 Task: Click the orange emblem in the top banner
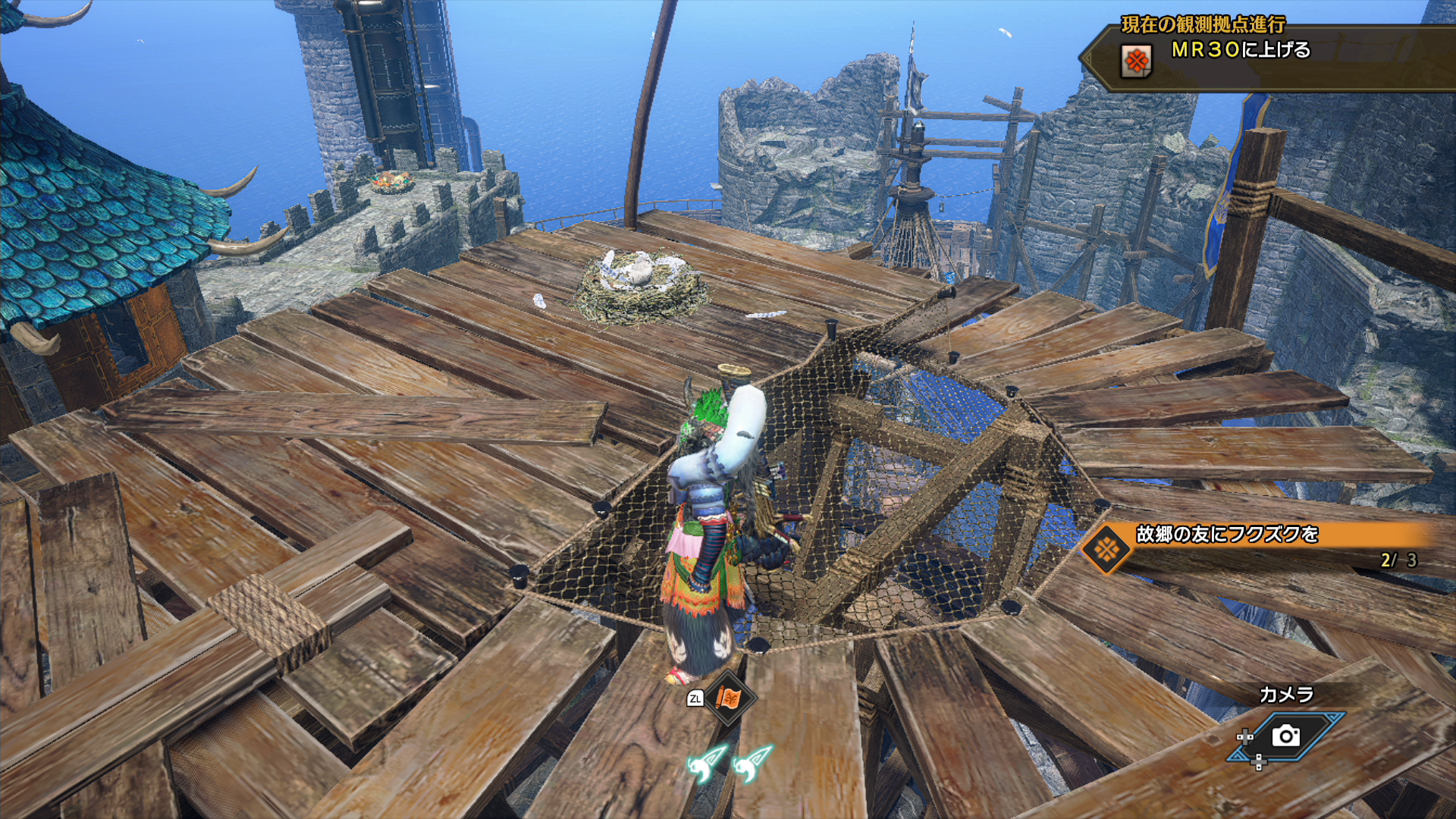[1136, 61]
